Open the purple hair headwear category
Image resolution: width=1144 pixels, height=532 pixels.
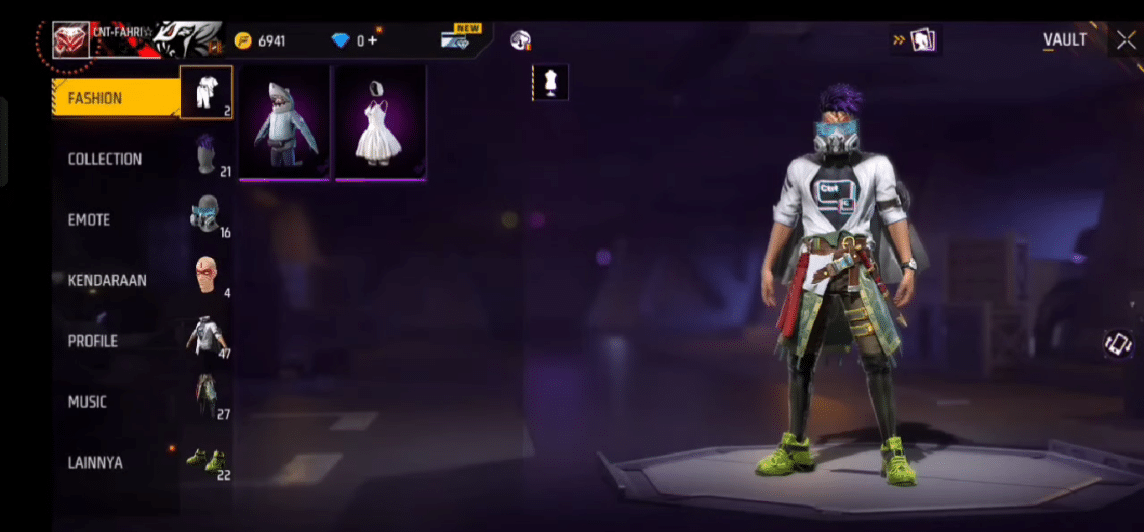point(207,154)
